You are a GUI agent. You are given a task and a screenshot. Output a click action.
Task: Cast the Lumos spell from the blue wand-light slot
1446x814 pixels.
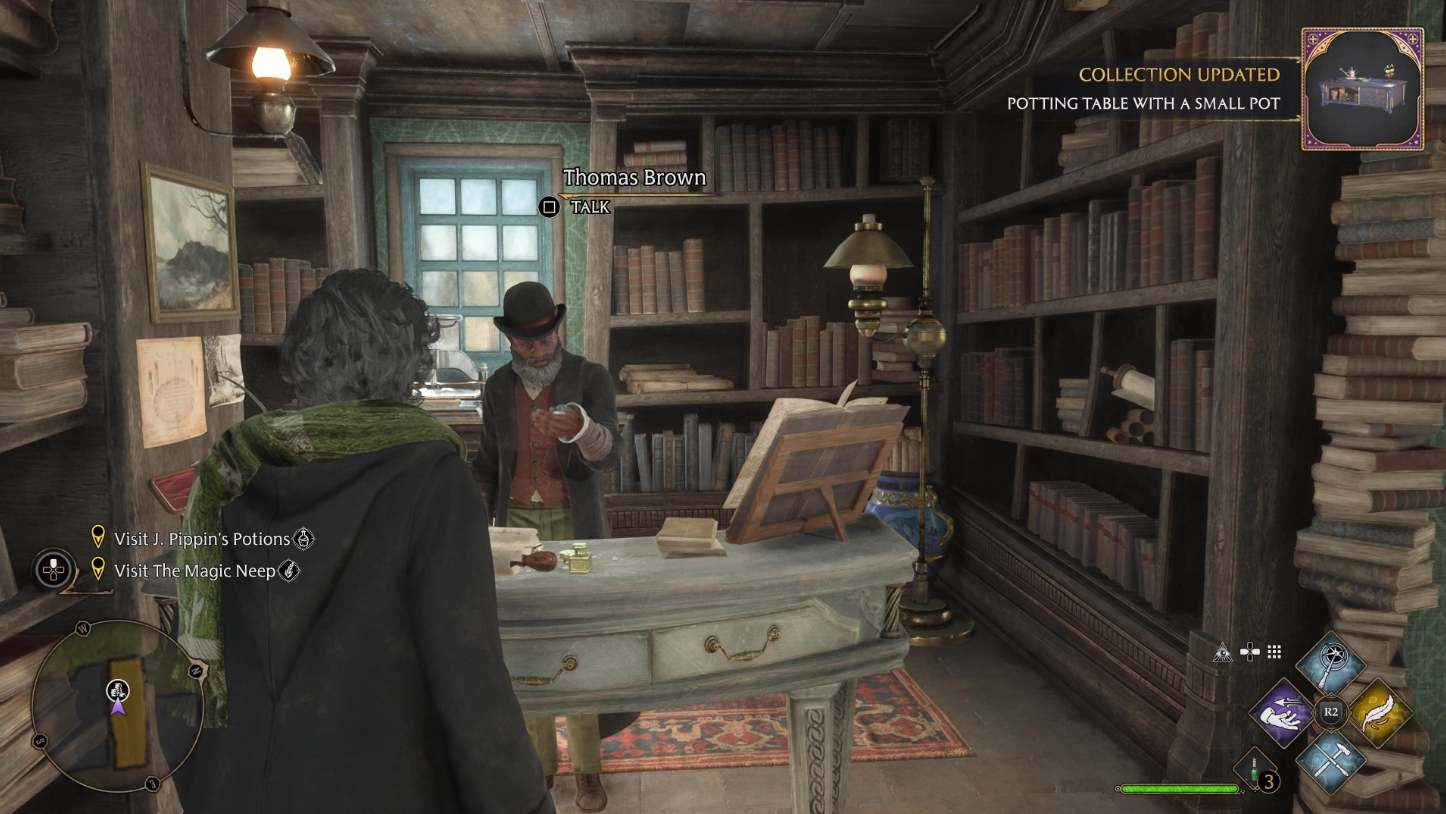(1331, 664)
